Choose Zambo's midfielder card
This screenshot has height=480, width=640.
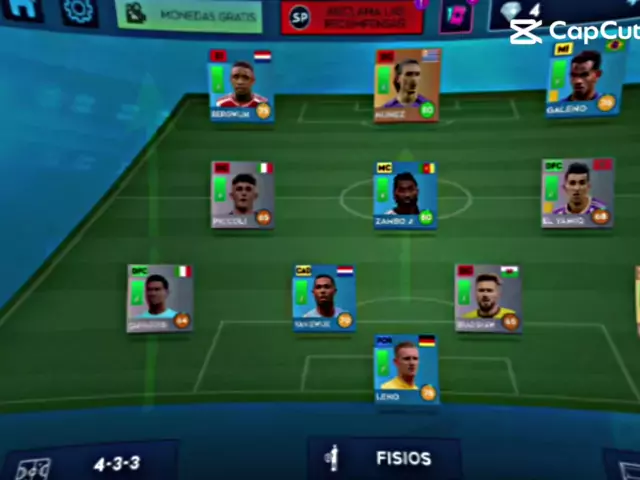click(404, 194)
